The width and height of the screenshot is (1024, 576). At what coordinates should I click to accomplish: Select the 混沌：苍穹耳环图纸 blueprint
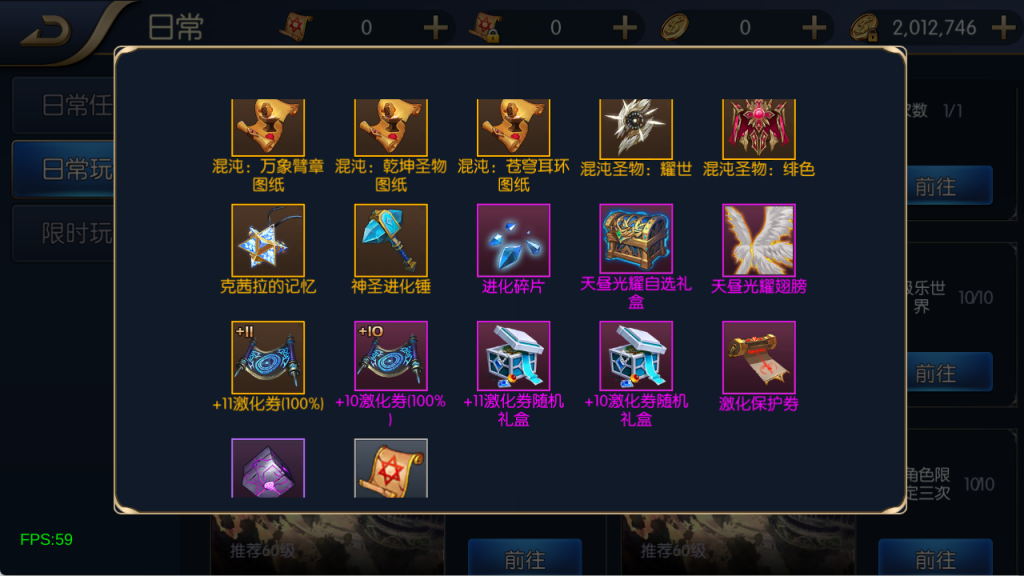[513, 128]
